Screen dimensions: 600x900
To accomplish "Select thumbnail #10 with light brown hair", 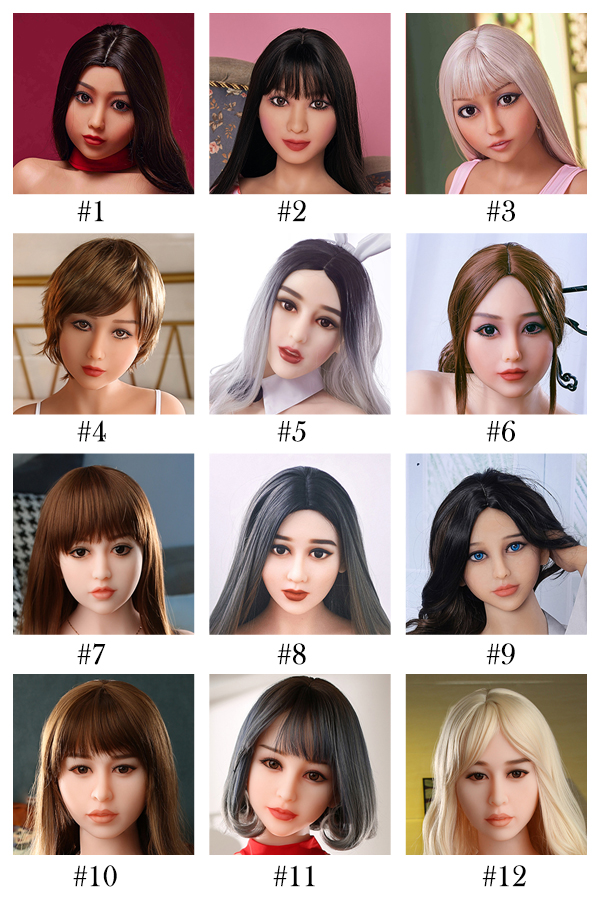I will 103,764.
